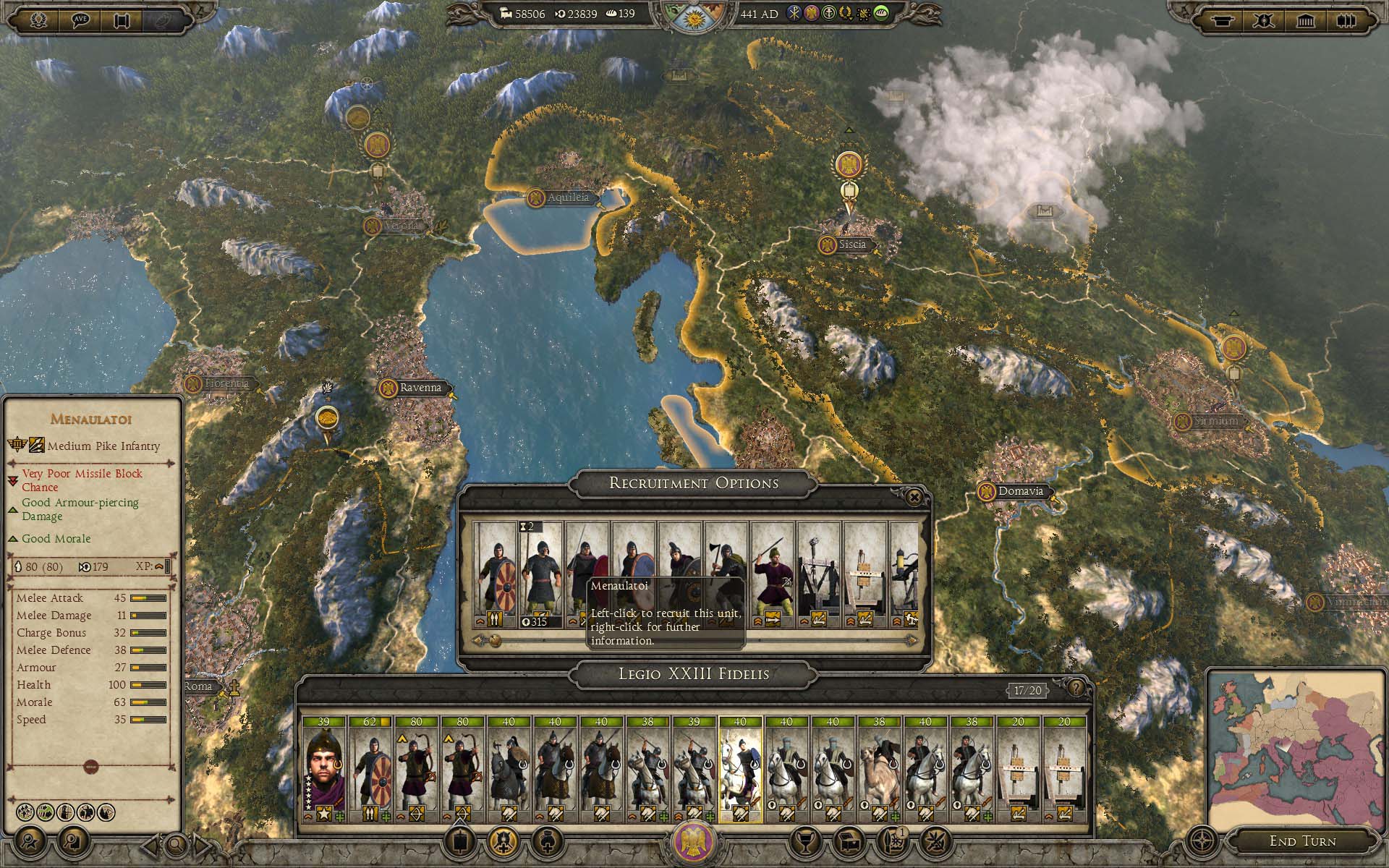Click the magnifying glass search button

tap(175, 843)
